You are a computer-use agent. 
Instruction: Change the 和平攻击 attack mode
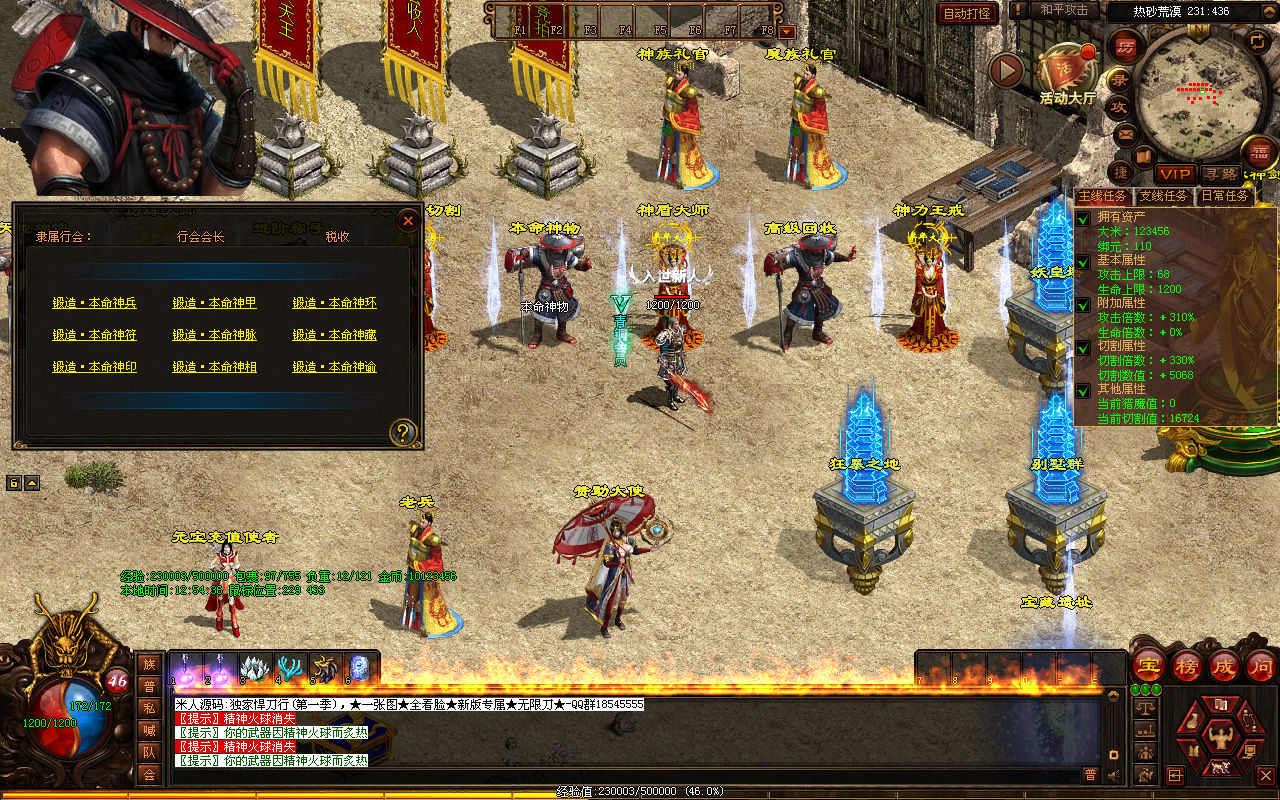click(x=1063, y=10)
